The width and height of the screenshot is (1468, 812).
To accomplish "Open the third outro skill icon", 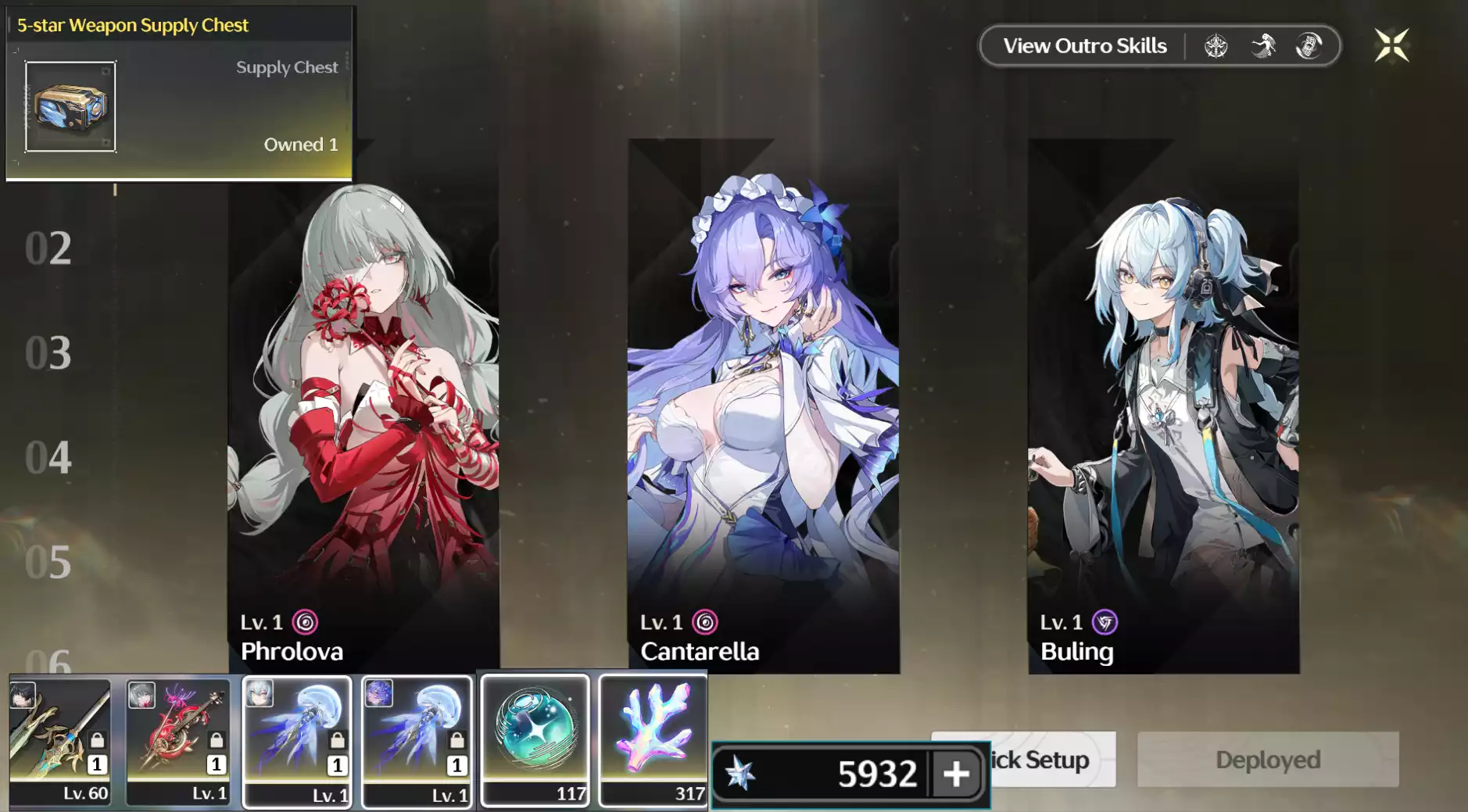I will click(1309, 46).
